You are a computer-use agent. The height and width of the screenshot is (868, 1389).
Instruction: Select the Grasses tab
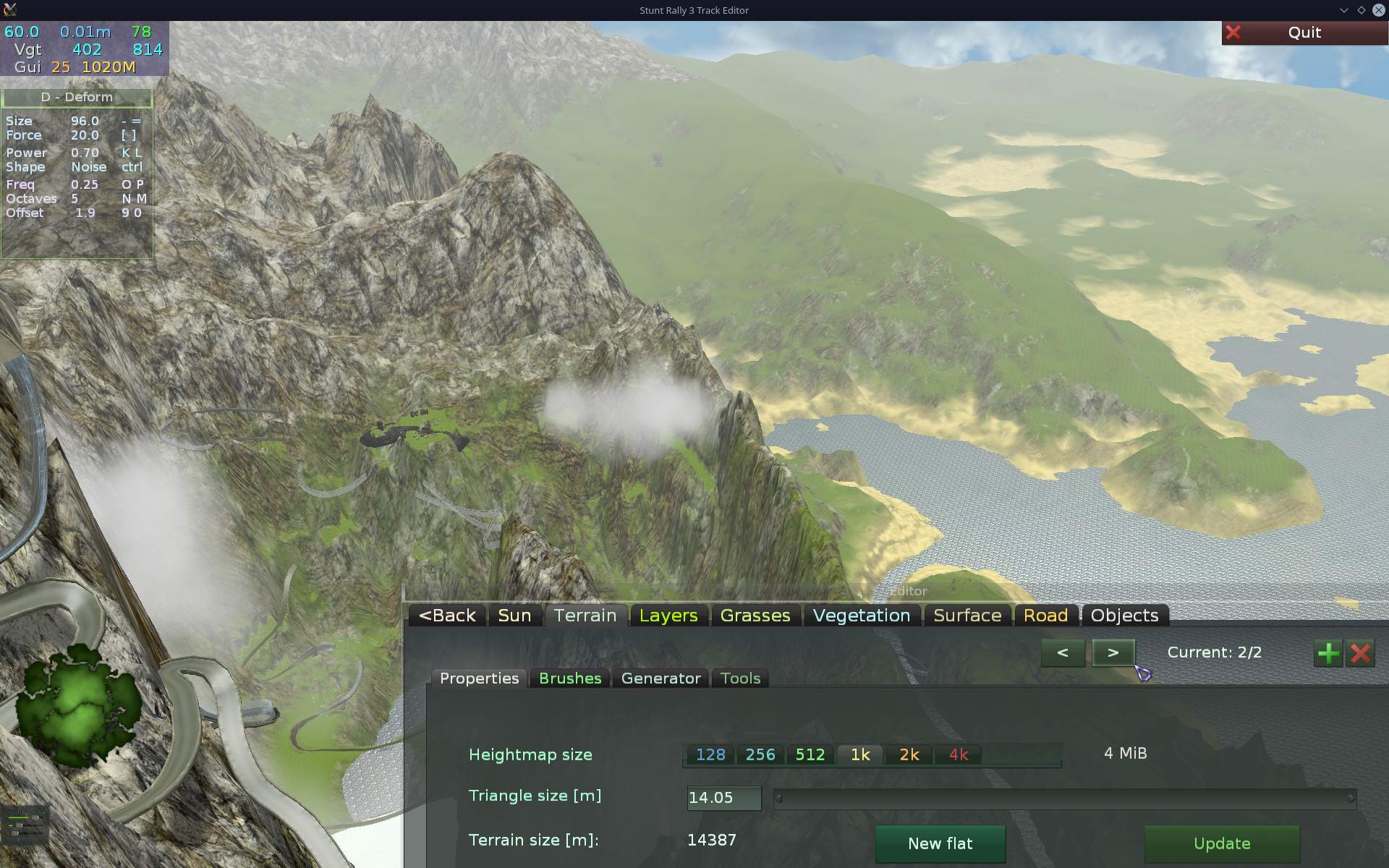tap(755, 616)
